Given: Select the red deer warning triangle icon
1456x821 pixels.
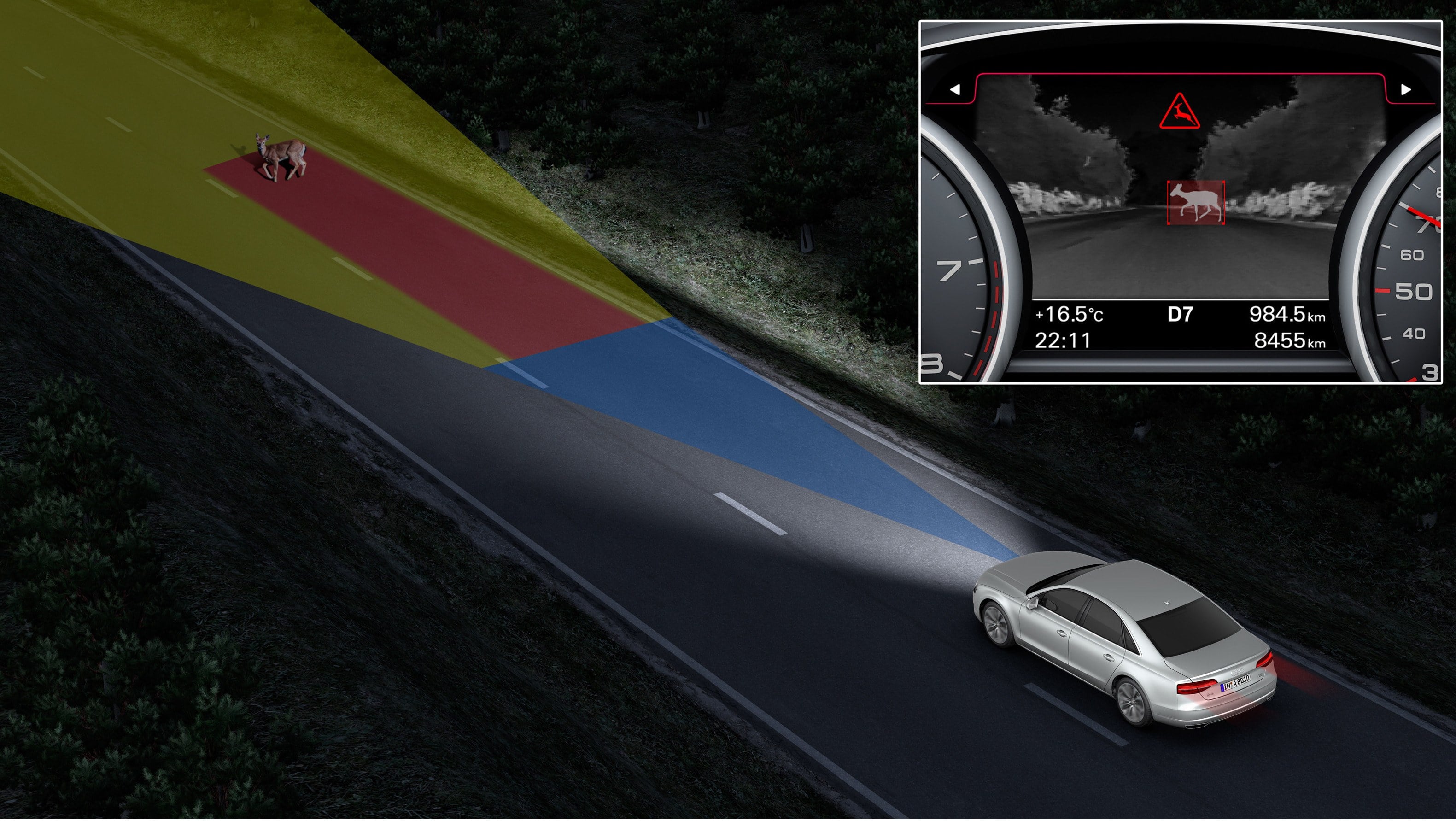Looking at the screenshot, I should coord(1180,112).
